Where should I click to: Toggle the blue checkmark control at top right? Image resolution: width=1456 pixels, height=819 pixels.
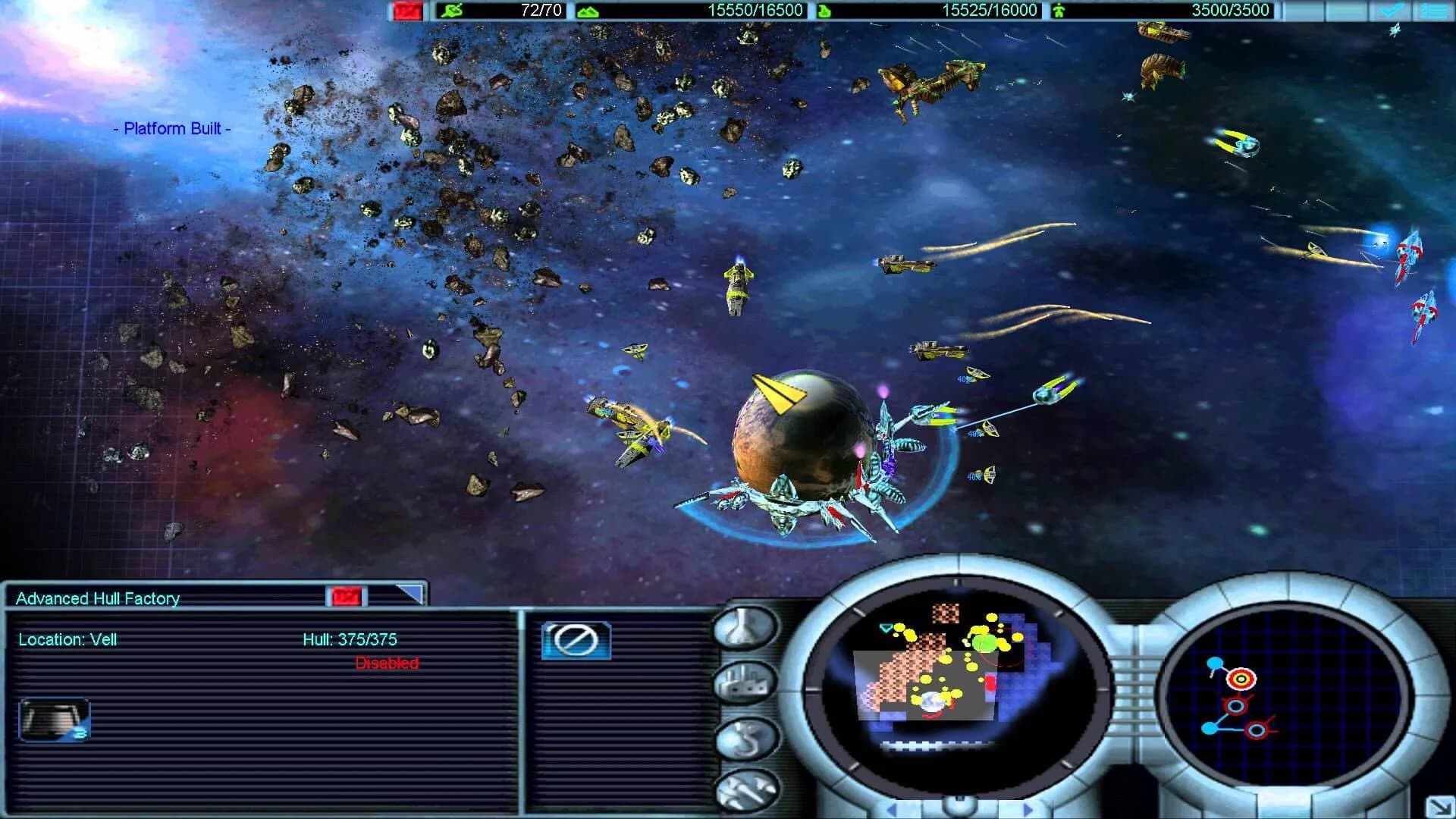point(1392,10)
